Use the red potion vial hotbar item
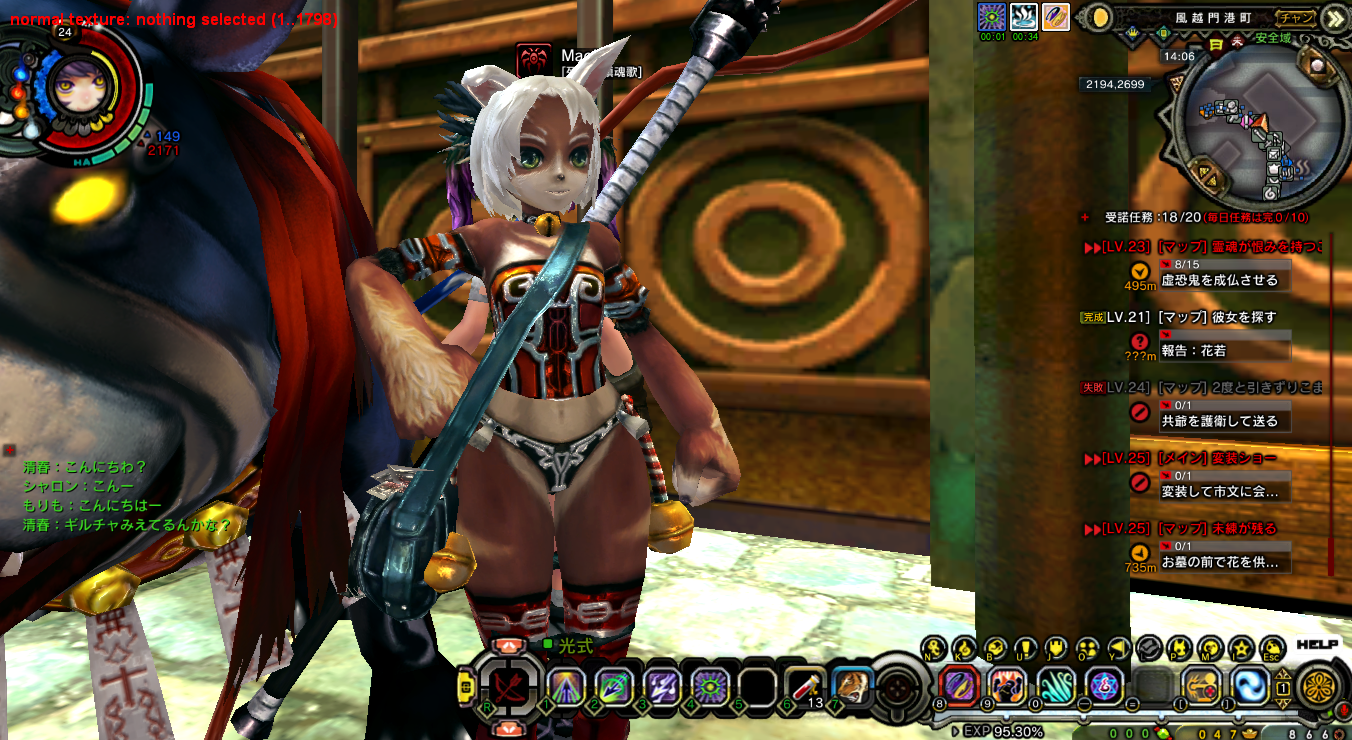Viewport: 1352px width, 740px height. click(803, 686)
